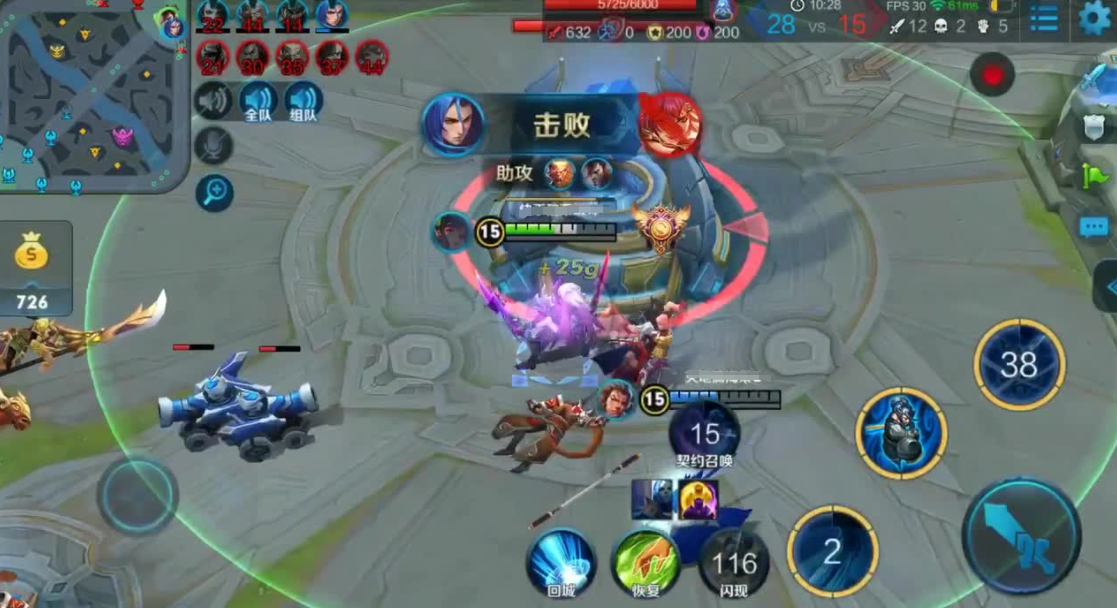
Task: Activate the 回城 recall spell
Action: point(561,562)
